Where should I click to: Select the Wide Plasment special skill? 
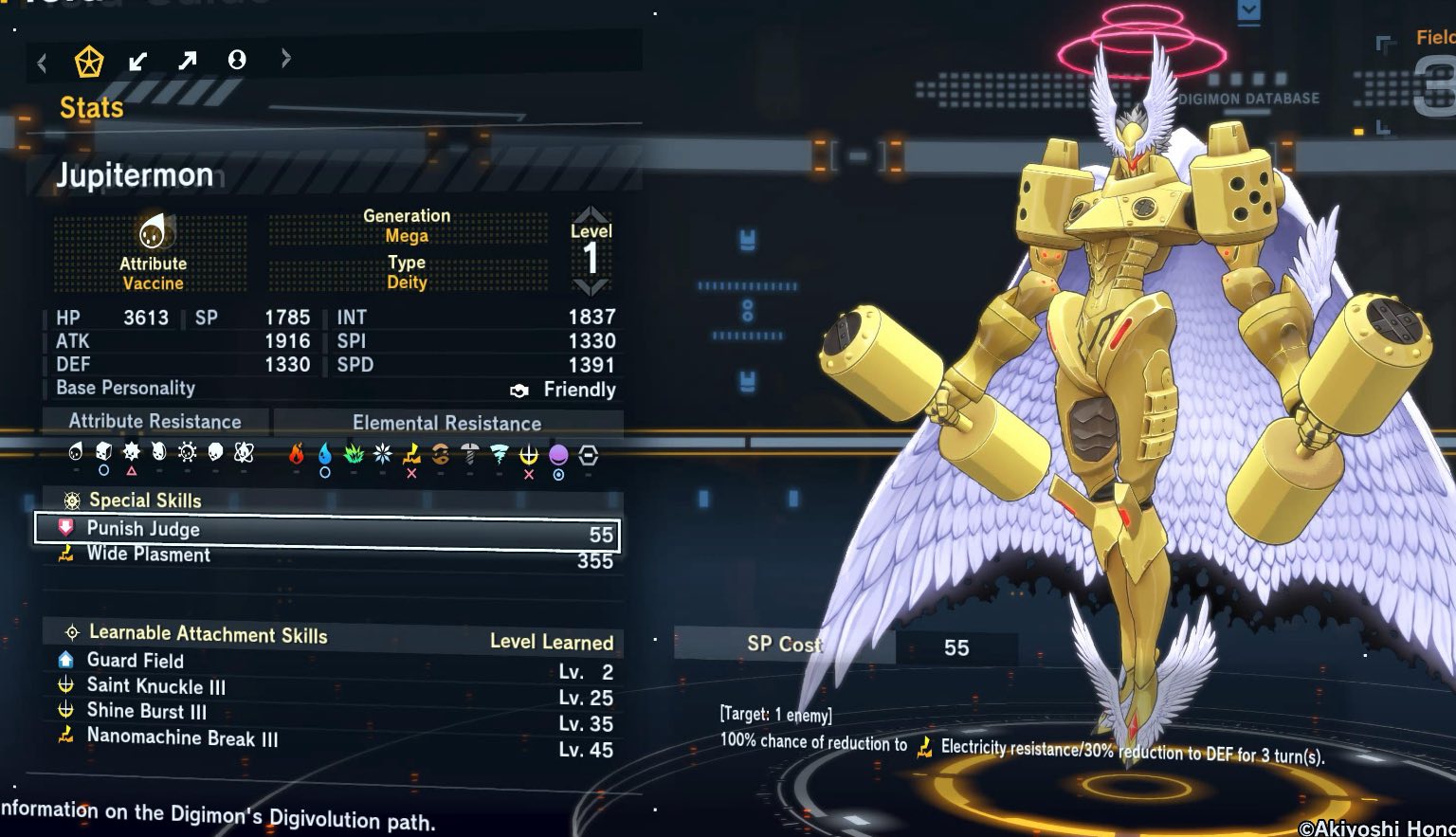[x=326, y=556]
